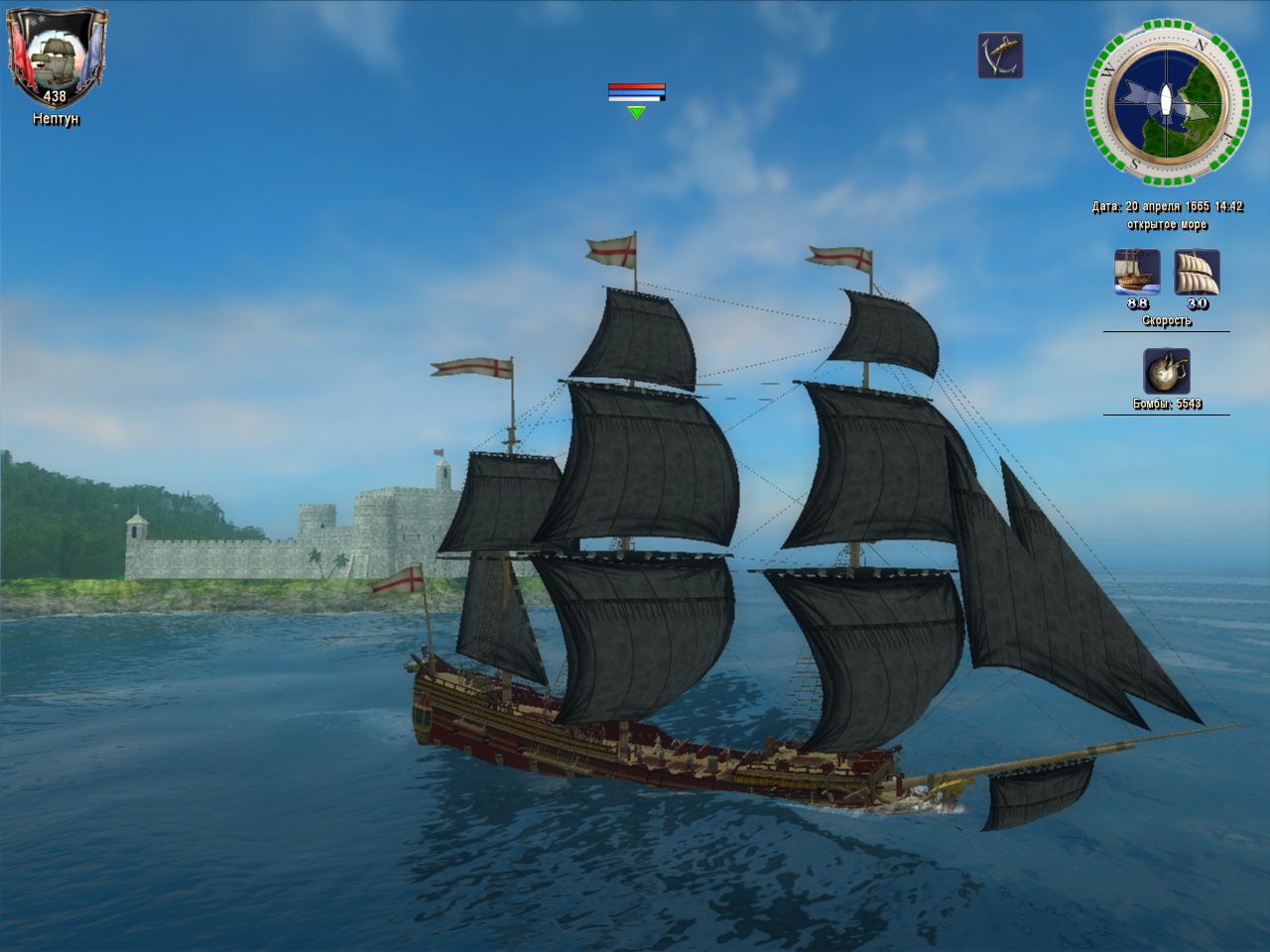Select the bombs ammunition icon
Image resolution: width=1270 pixels, height=952 pixels.
coord(1166,372)
